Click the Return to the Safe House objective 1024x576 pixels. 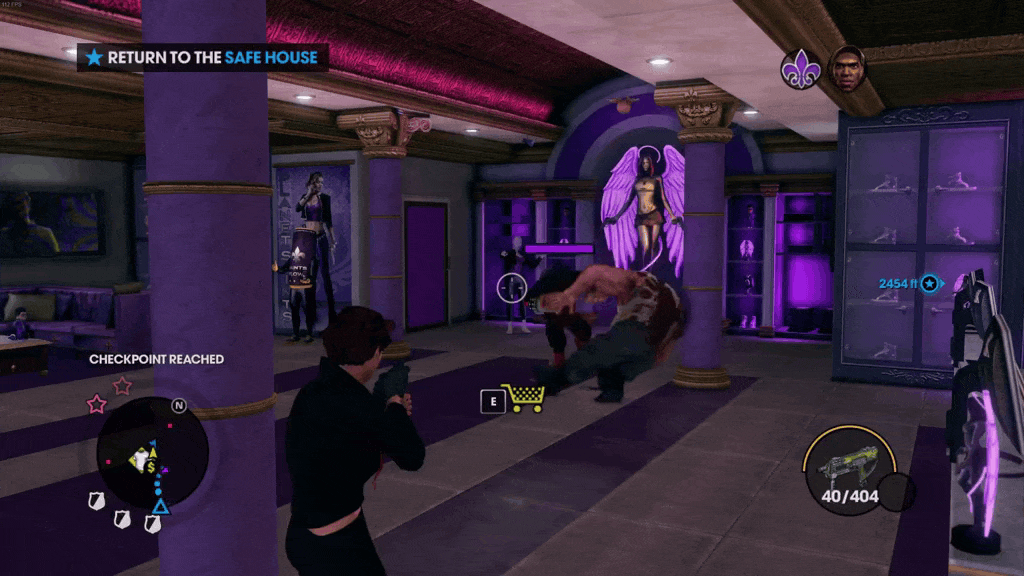tap(203, 58)
